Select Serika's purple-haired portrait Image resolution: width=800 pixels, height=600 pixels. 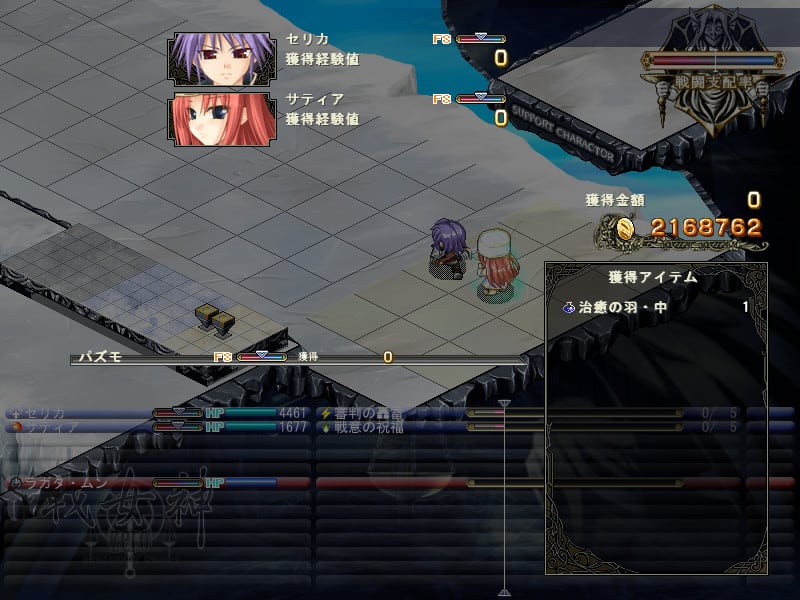coord(222,59)
